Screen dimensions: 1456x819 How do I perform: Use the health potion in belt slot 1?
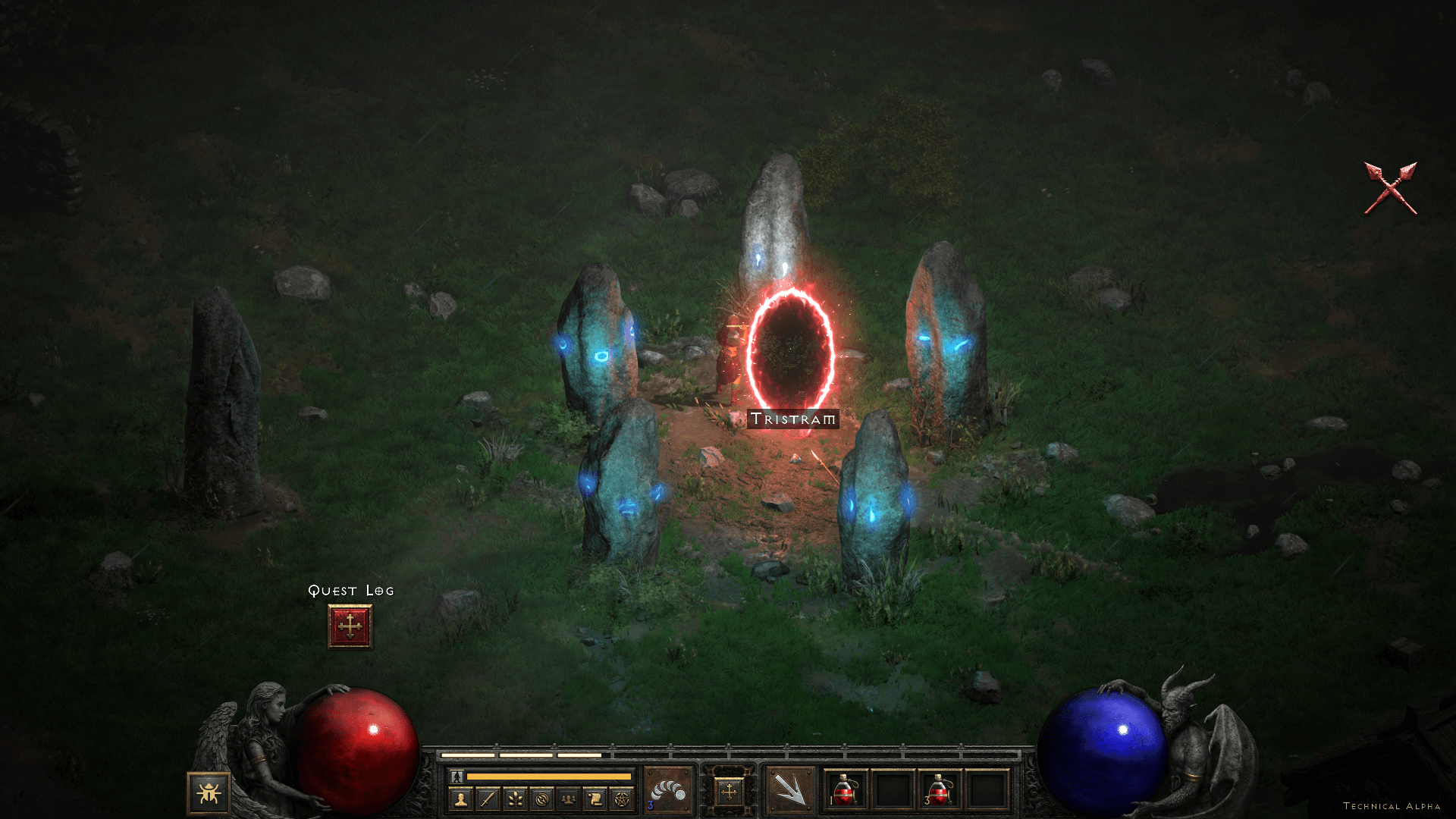[846, 790]
